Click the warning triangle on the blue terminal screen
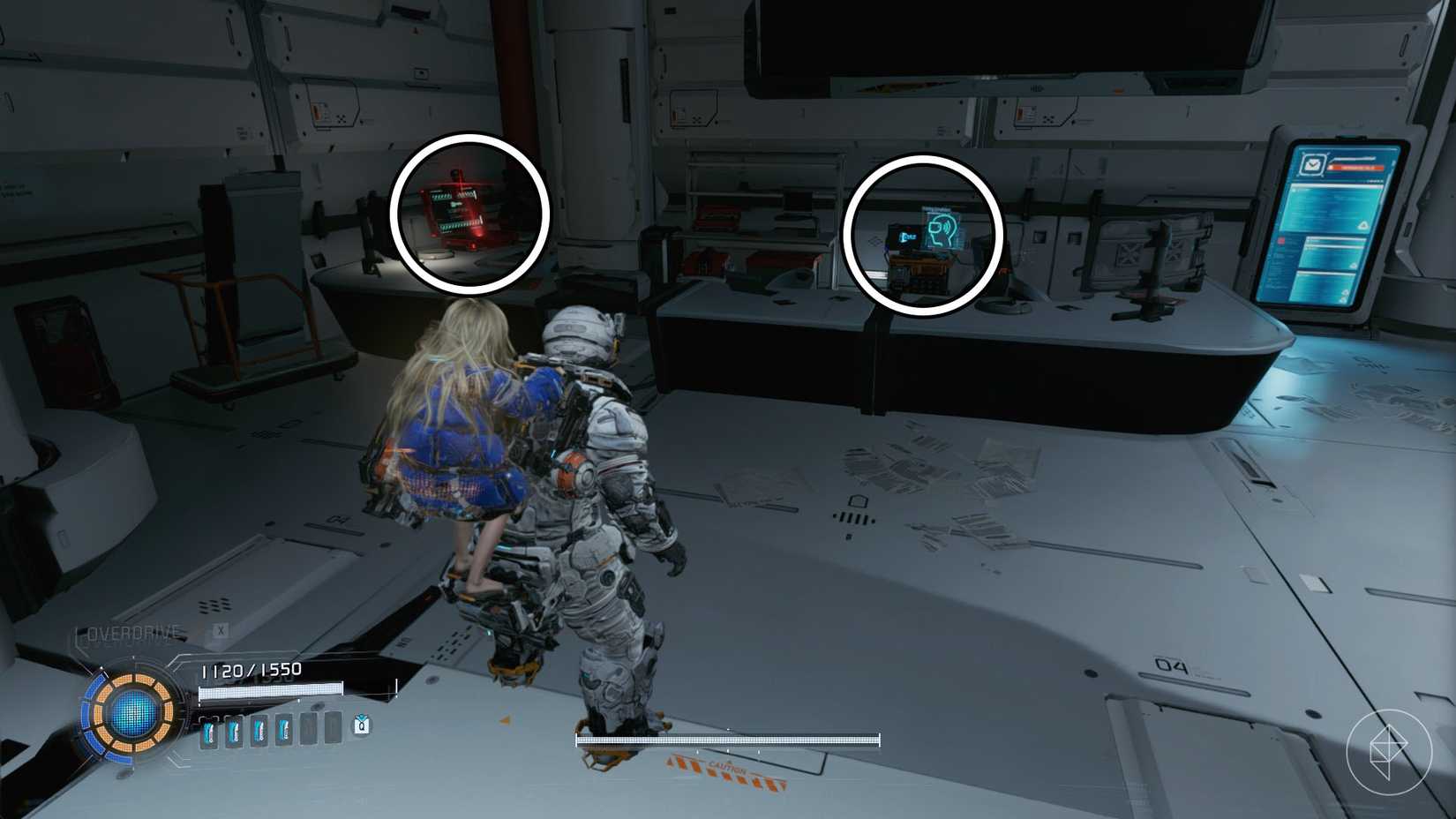 tap(1364, 224)
